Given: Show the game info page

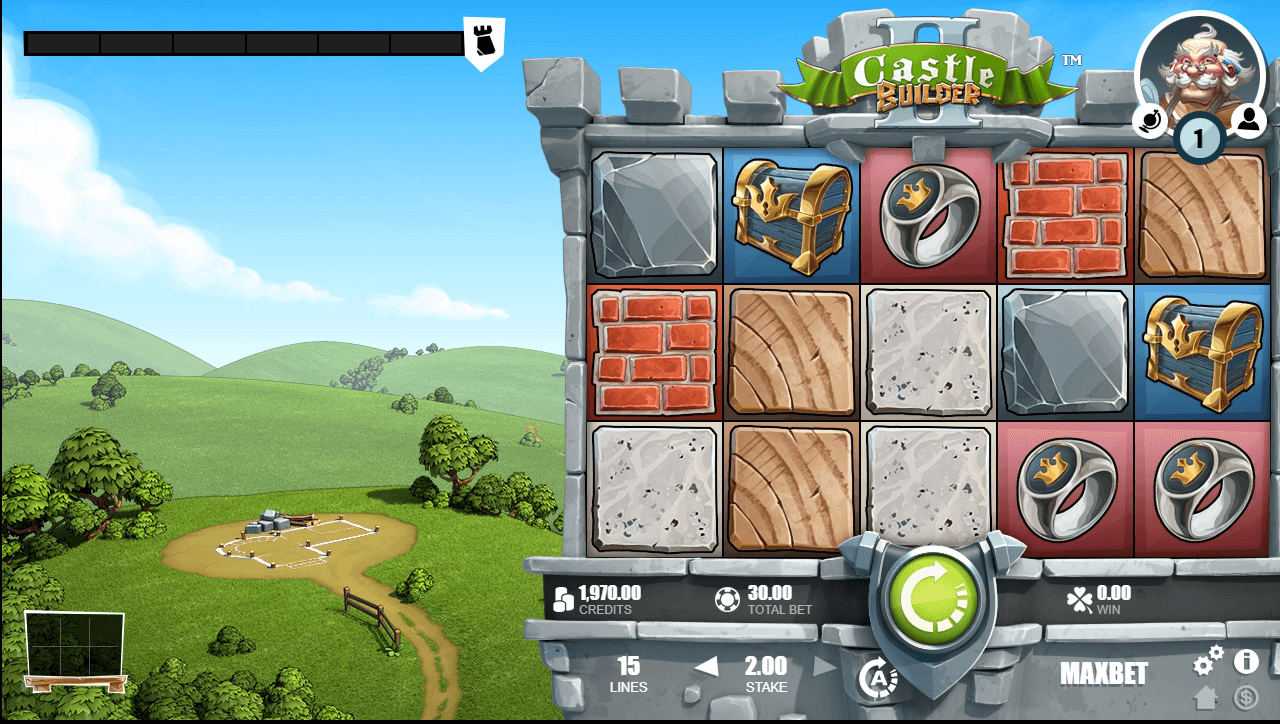Looking at the screenshot, I should [x=1246, y=661].
